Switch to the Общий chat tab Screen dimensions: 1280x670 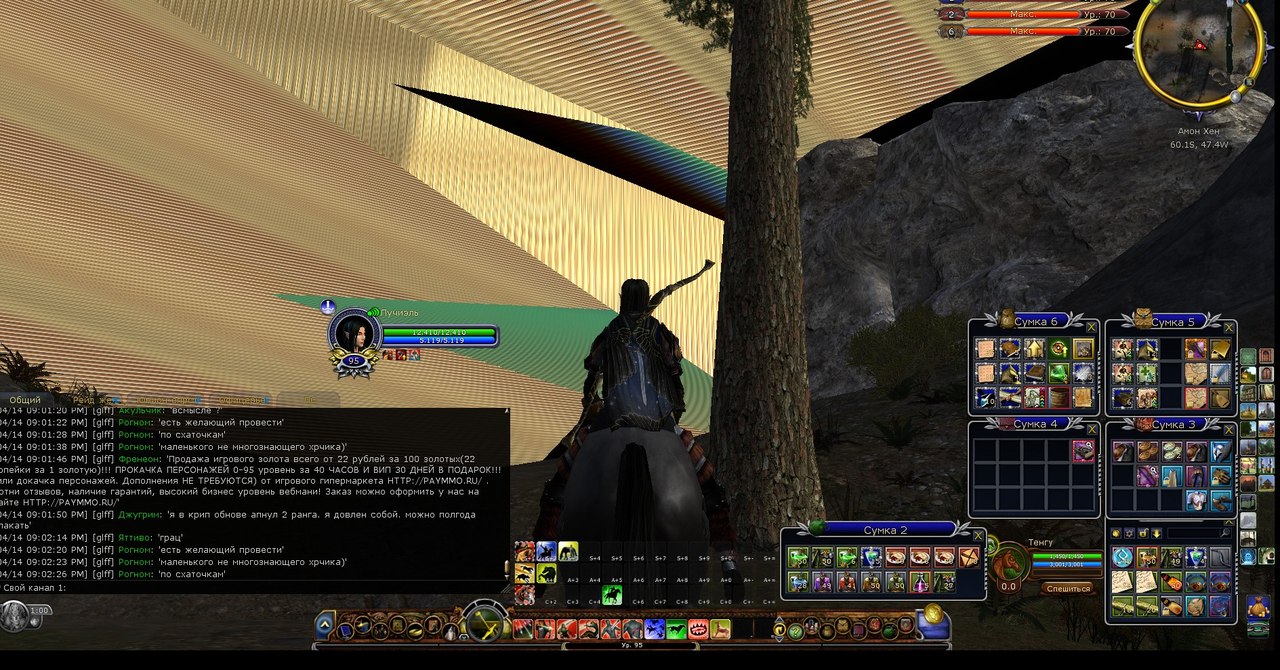25,400
